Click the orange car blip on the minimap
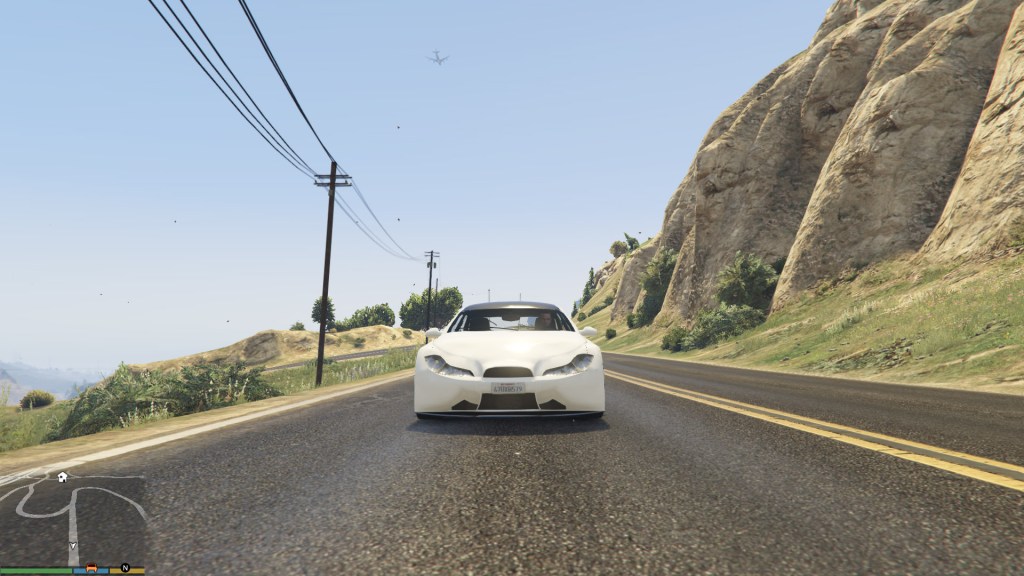This screenshot has height=576, width=1024. point(92,568)
